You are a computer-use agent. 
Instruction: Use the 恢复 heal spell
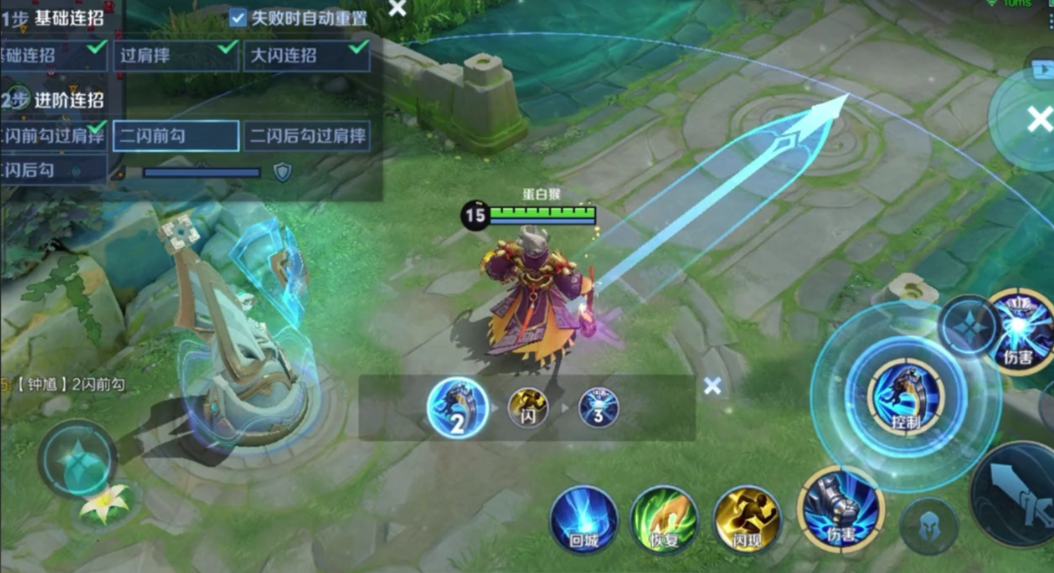click(x=664, y=519)
